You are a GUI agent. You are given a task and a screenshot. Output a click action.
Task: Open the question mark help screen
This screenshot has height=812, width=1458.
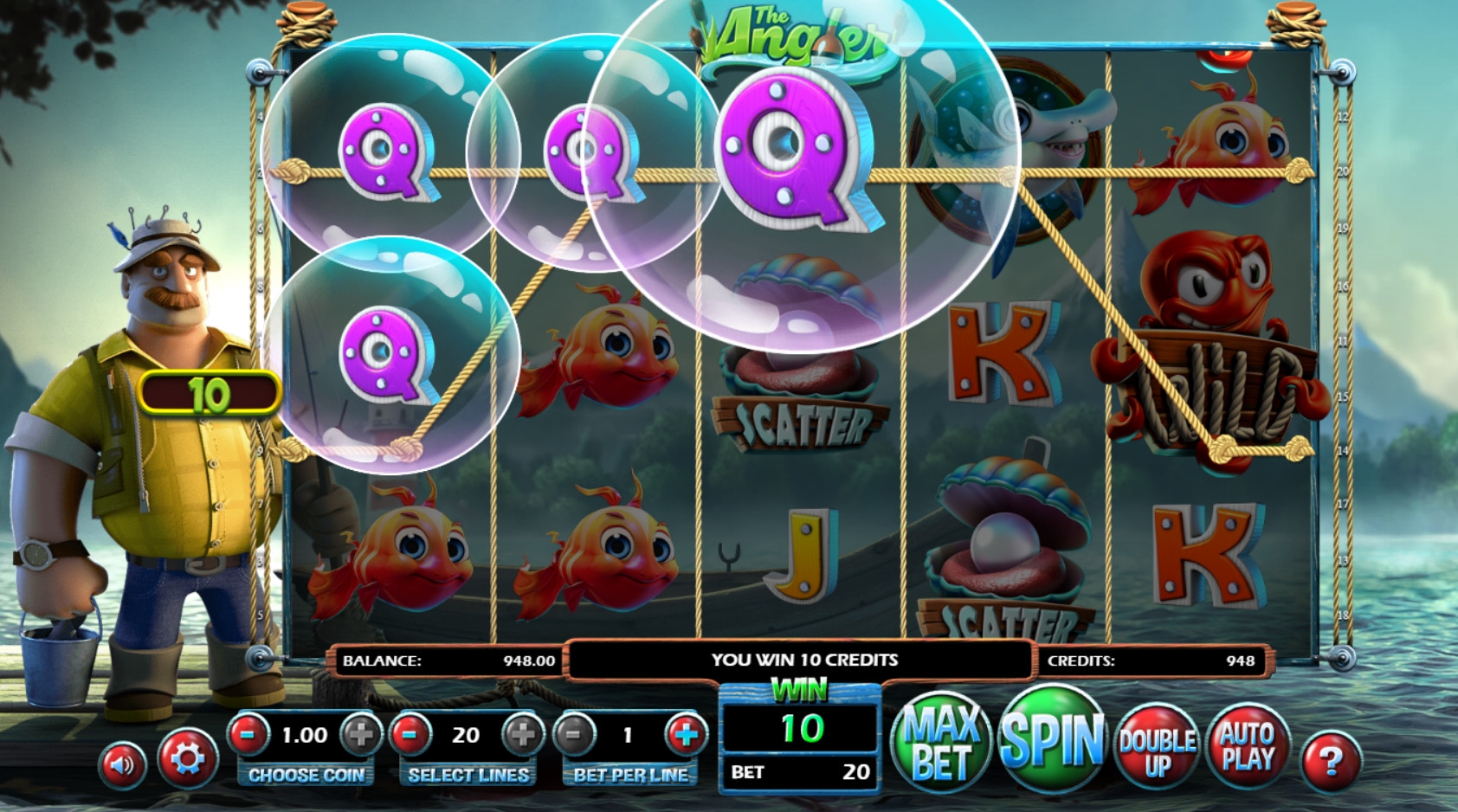coord(1330,762)
